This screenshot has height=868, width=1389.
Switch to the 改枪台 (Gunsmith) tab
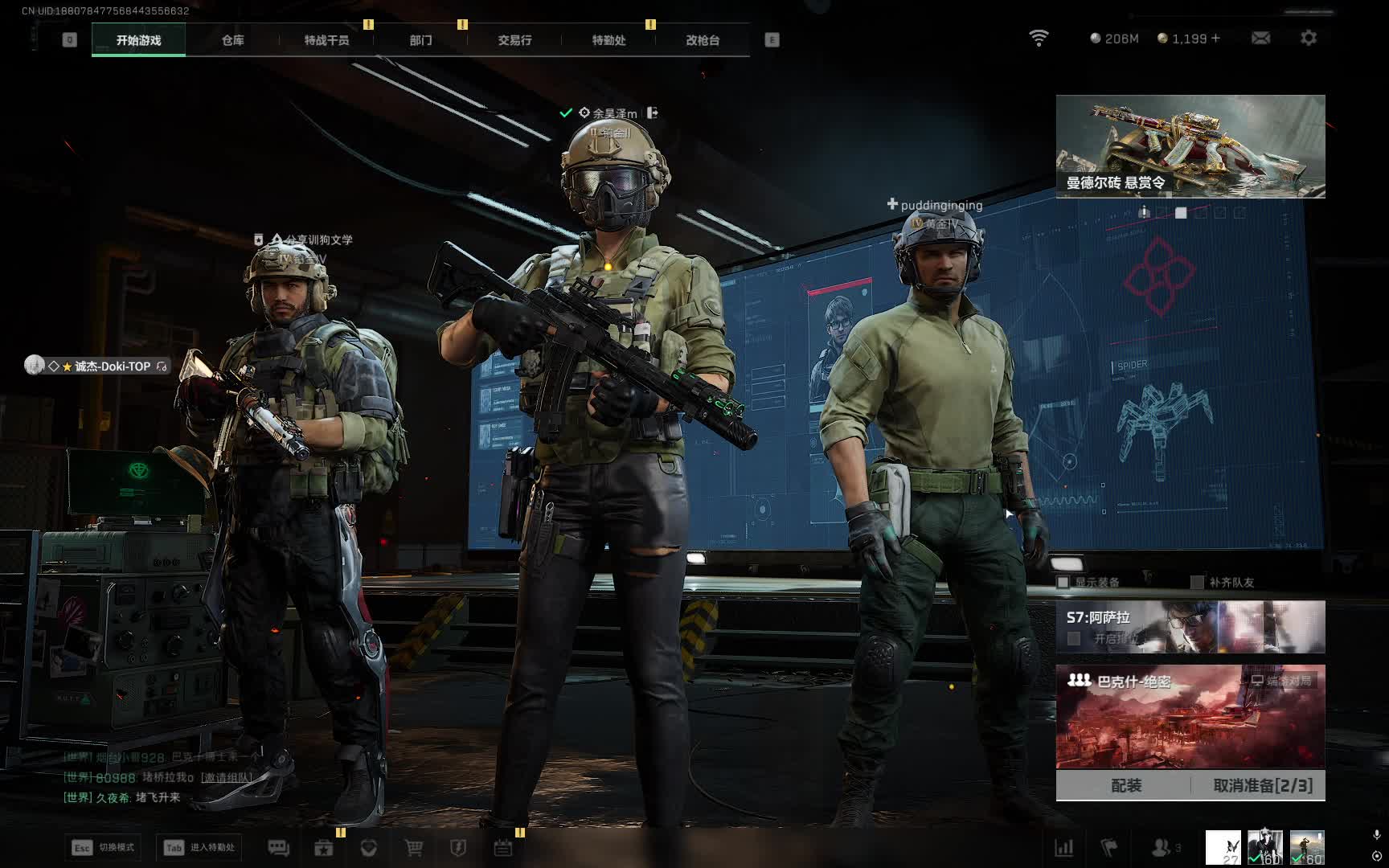pos(703,40)
